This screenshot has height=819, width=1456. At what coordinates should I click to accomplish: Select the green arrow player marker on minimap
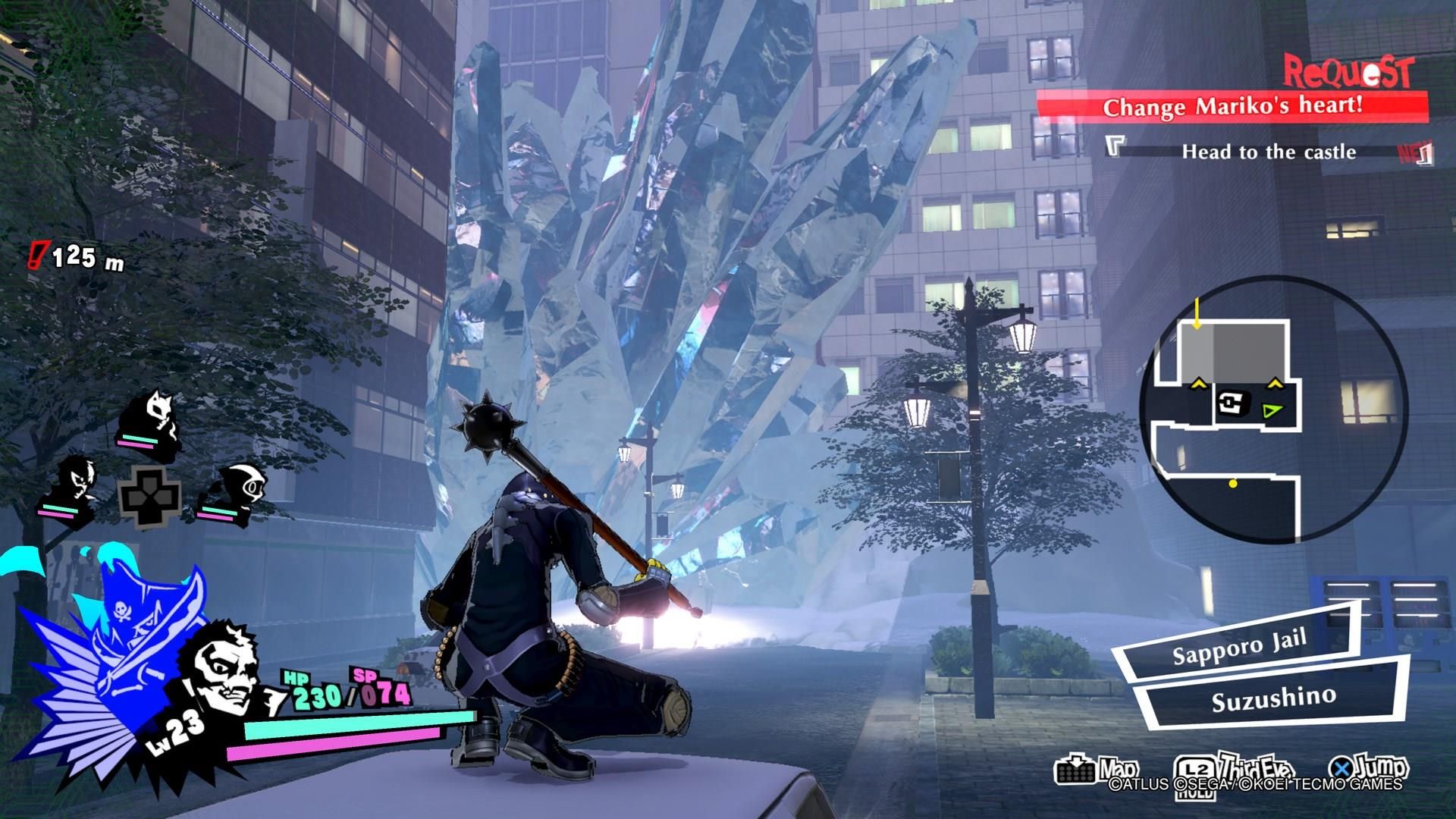click(1272, 410)
